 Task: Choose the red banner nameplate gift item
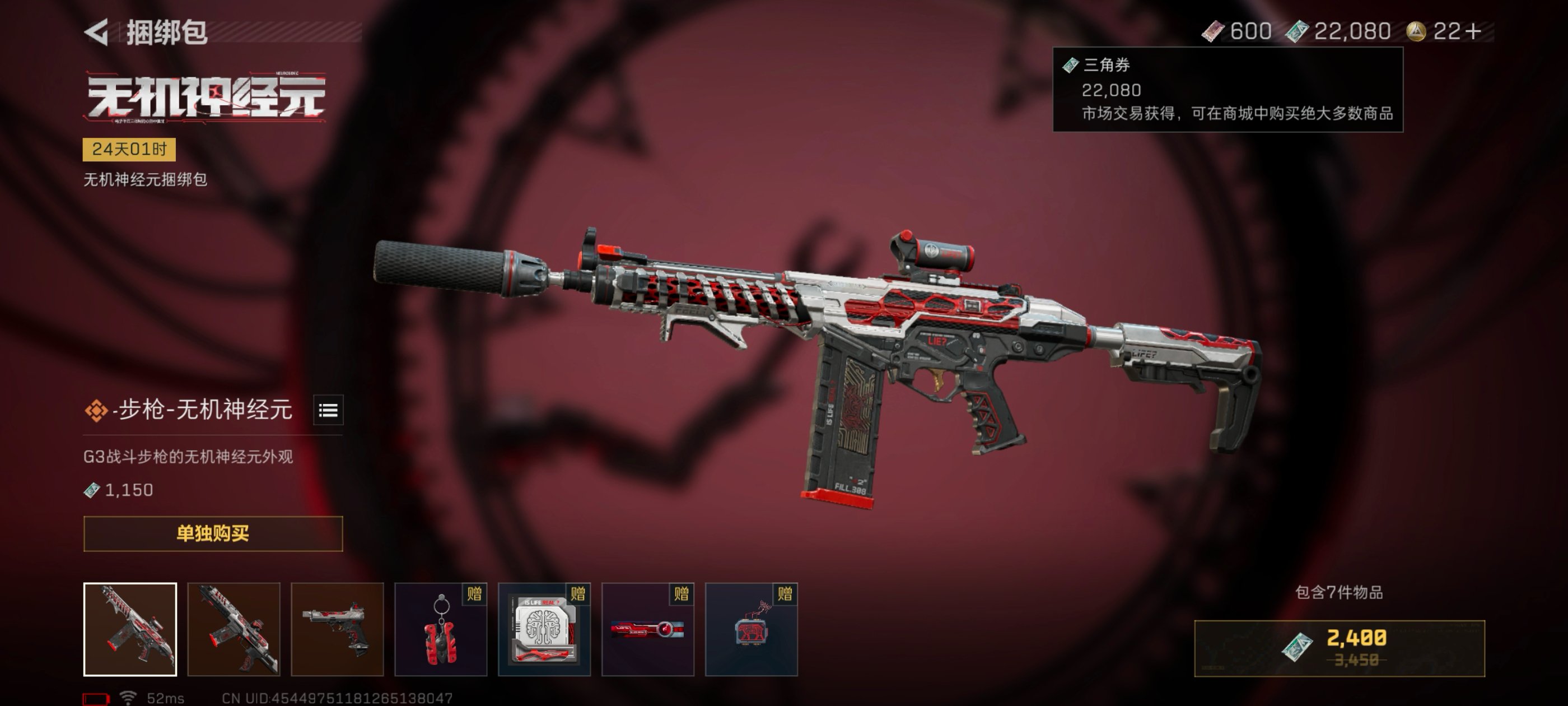pyautogui.click(x=648, y=629)
